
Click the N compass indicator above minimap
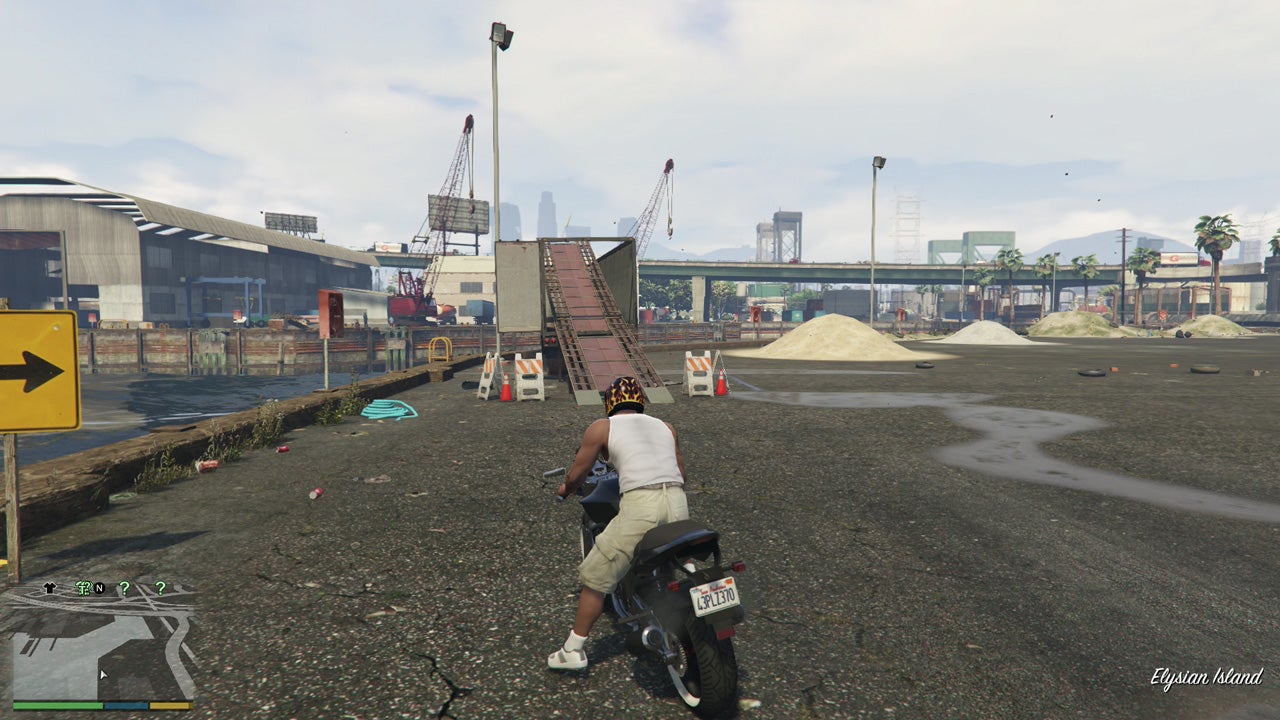(x=100, y=588)
